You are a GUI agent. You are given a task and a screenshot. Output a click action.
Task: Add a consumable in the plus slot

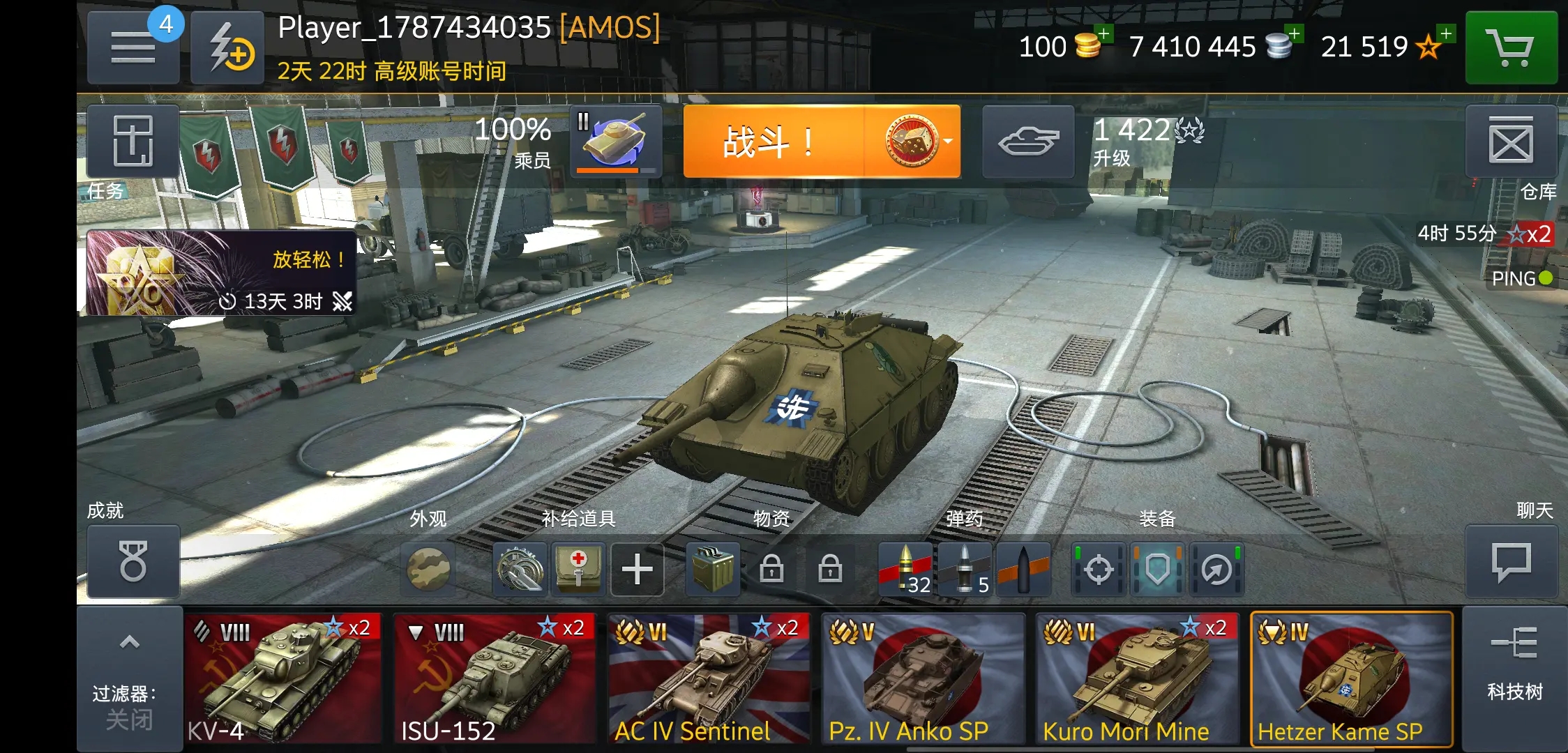pyautogui.click(x=637, y=569)
